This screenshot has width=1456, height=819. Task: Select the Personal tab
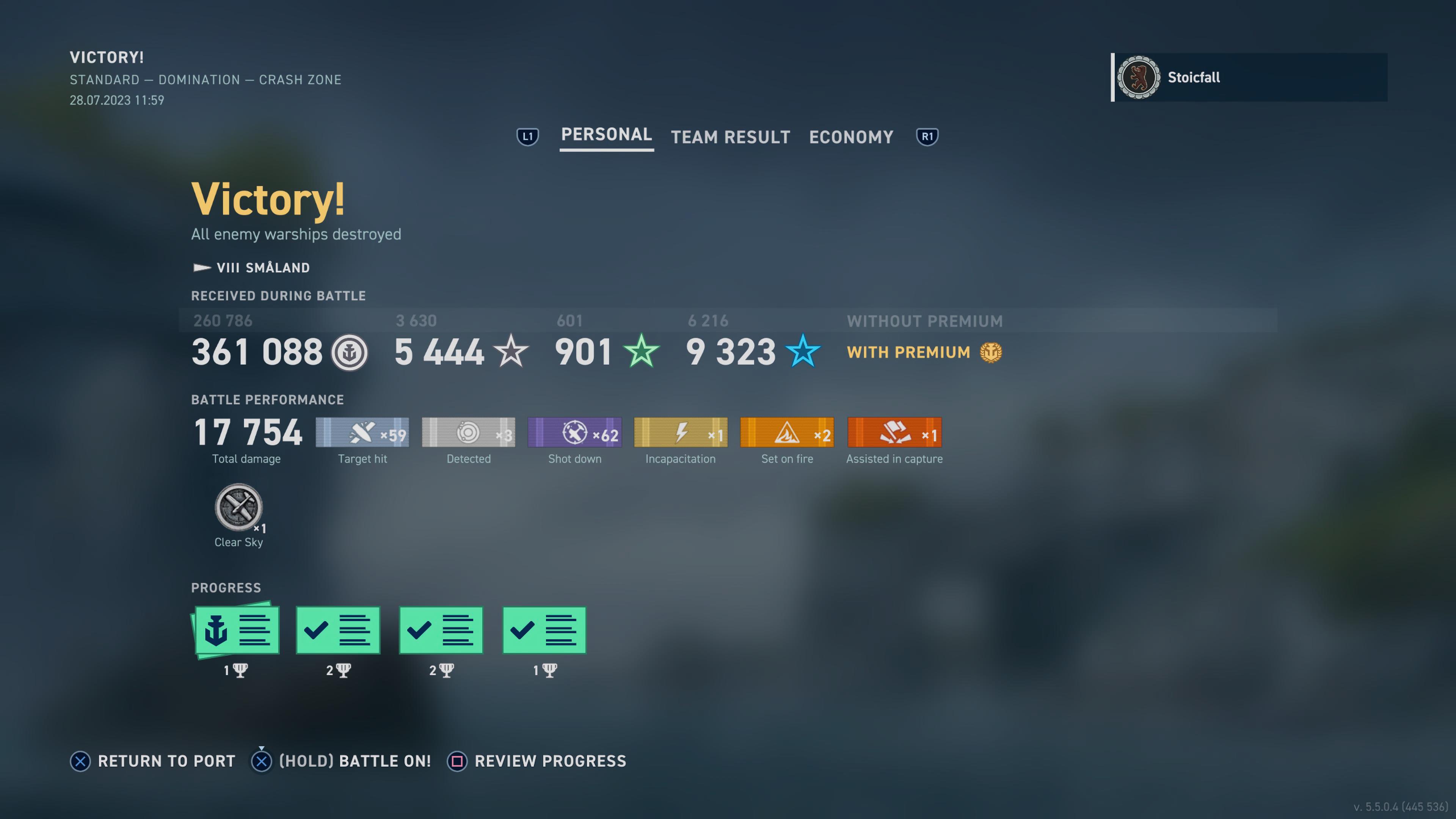coord(606,135)
